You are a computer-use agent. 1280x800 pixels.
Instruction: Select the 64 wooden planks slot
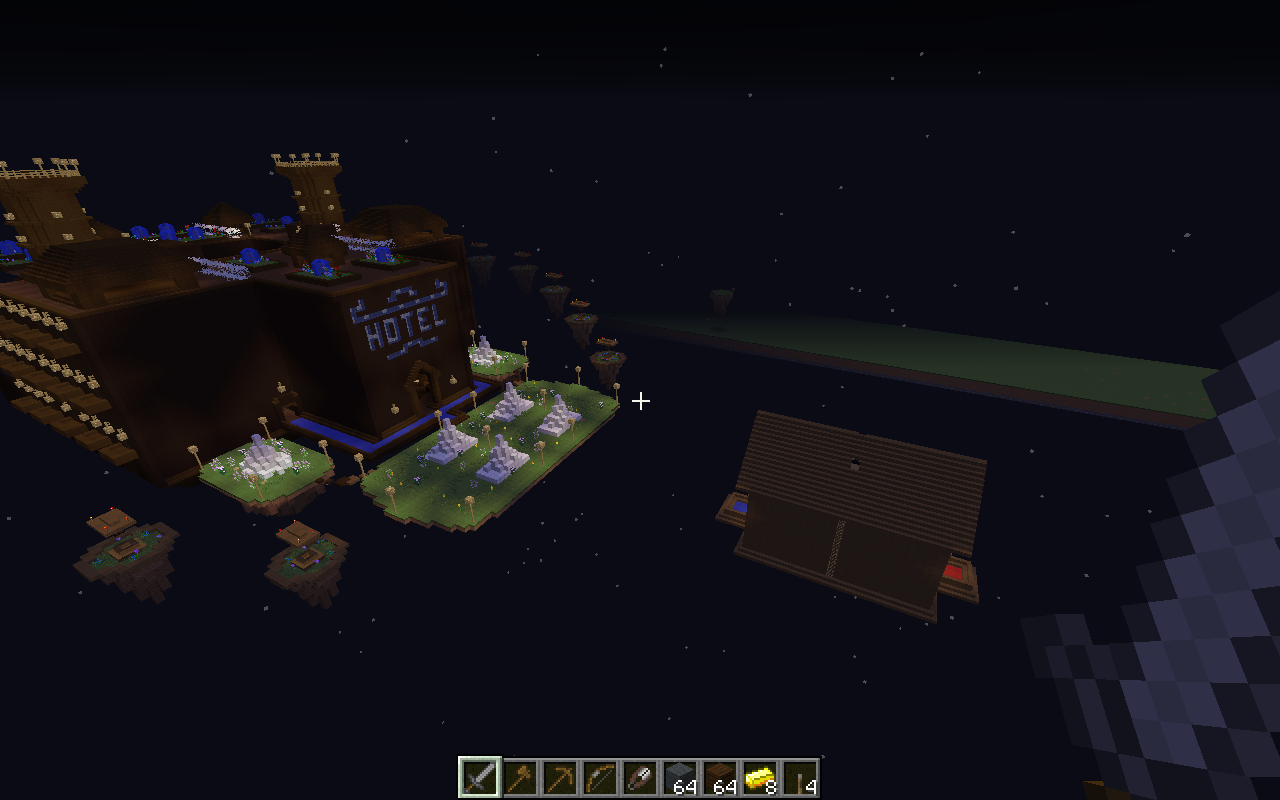pos(719,777)
